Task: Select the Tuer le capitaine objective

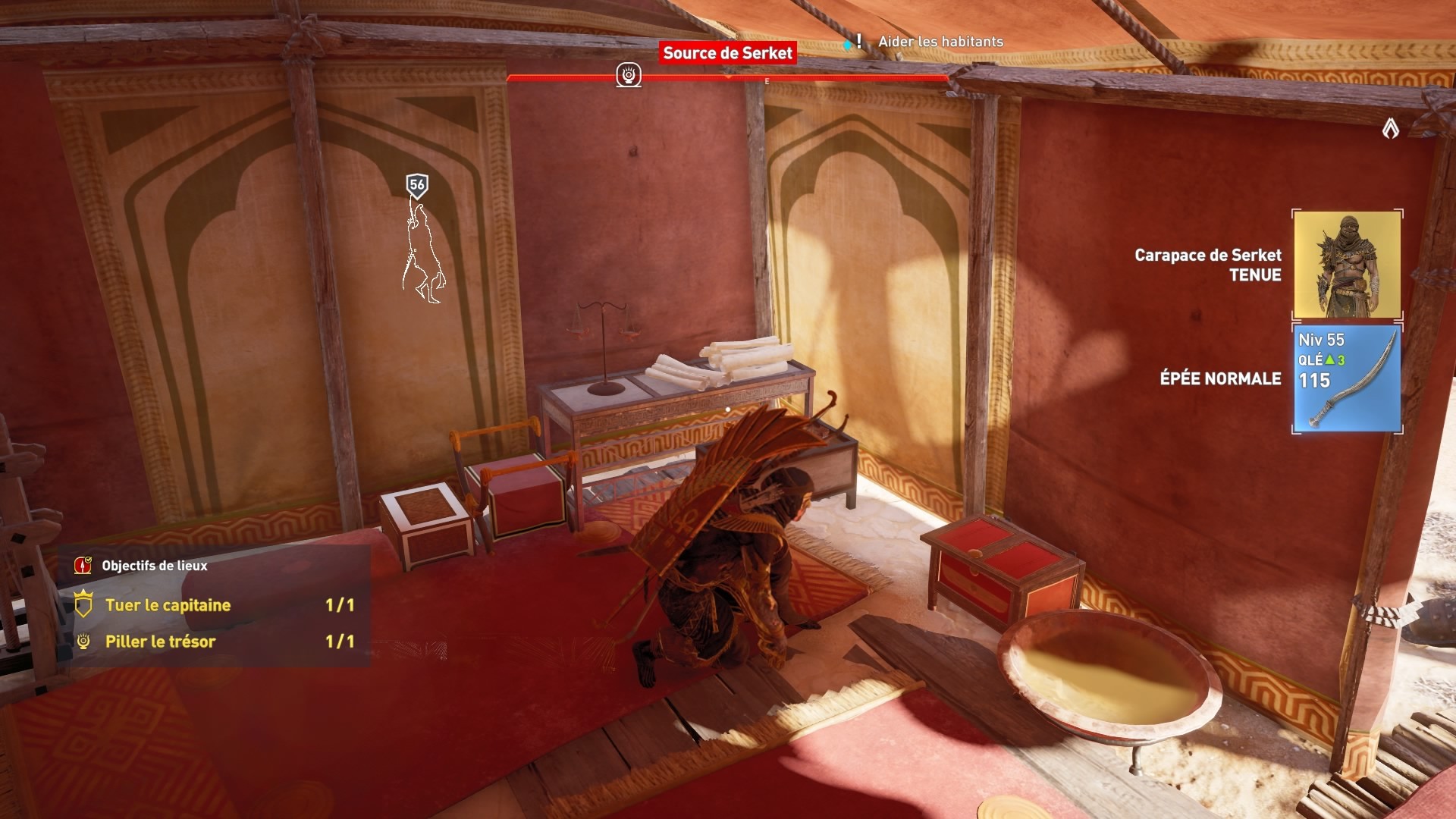Action: (168, 605)
